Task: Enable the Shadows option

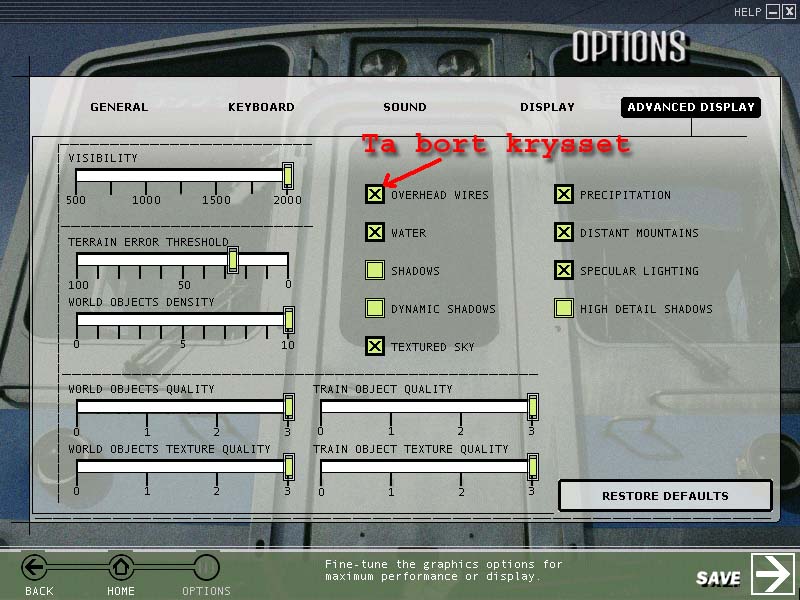Action: 375,270
